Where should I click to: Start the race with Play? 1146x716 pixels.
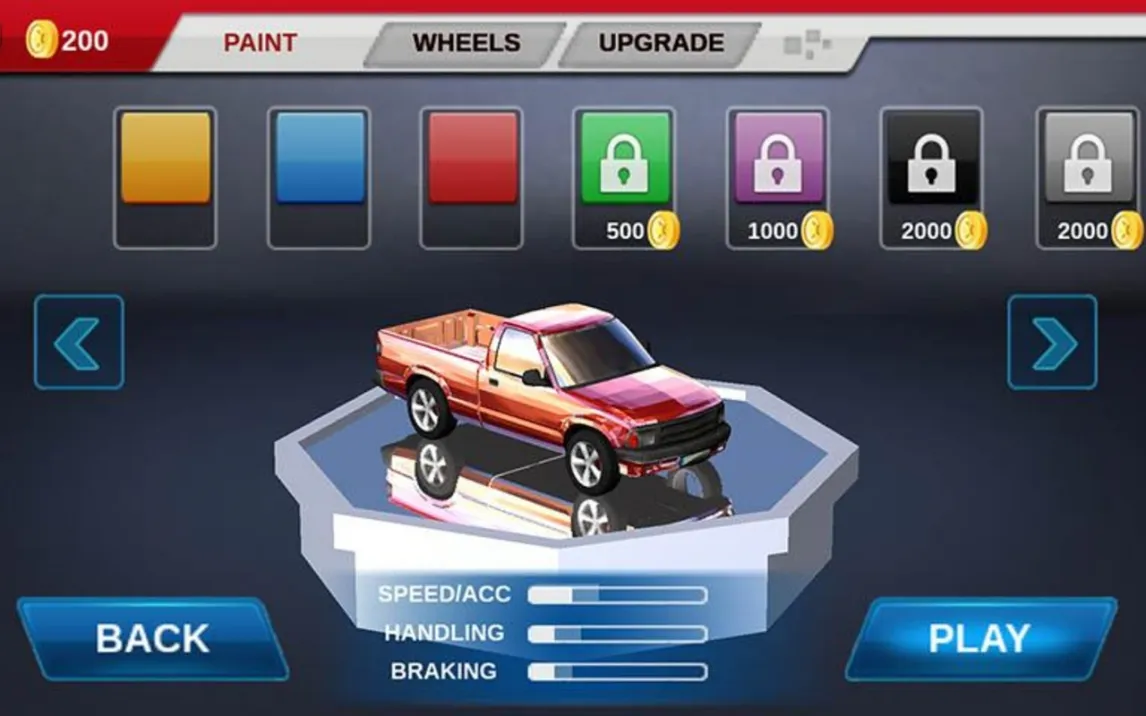point(979,638)
